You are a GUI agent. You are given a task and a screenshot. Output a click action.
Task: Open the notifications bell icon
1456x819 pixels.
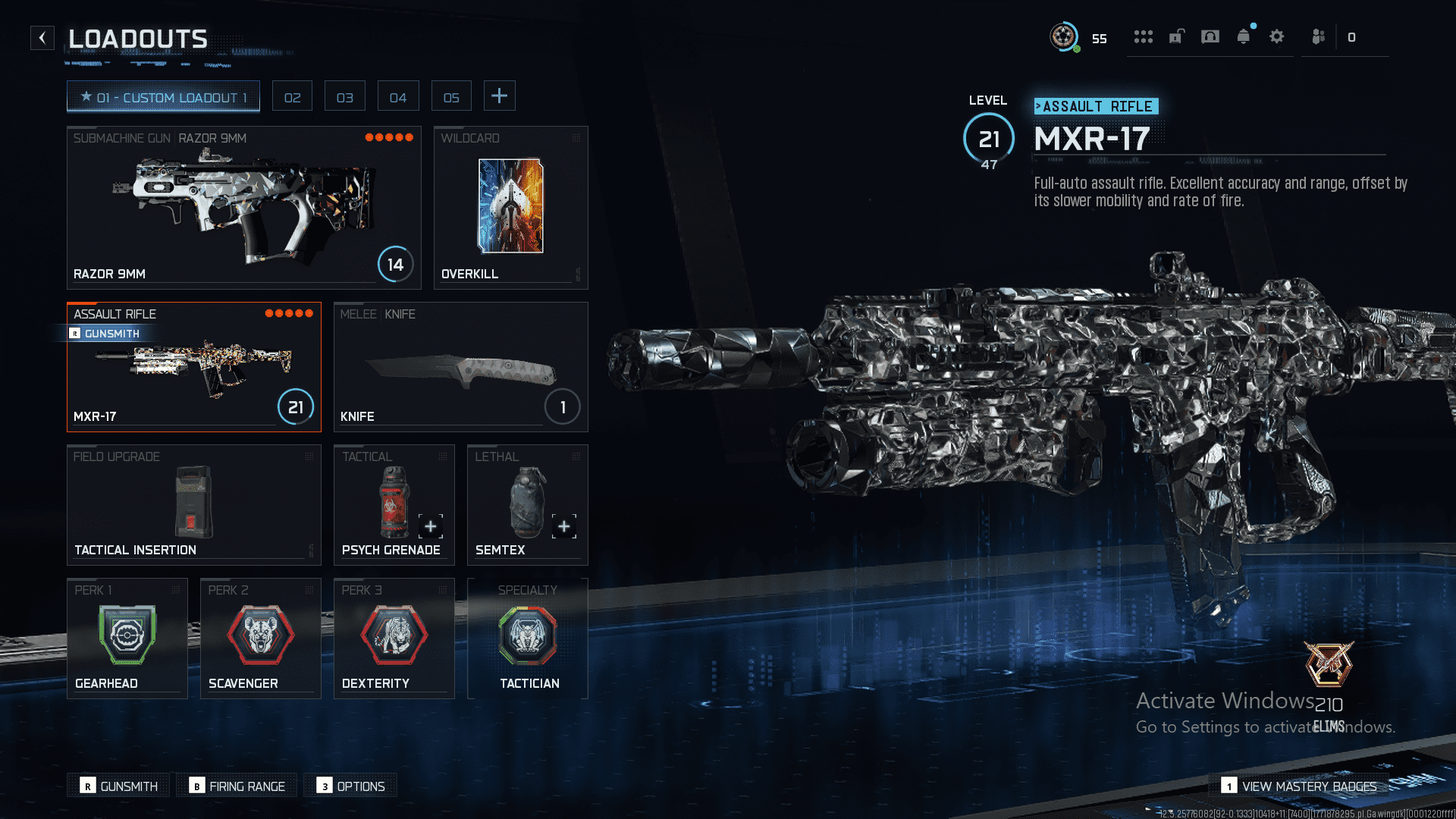1244,37
